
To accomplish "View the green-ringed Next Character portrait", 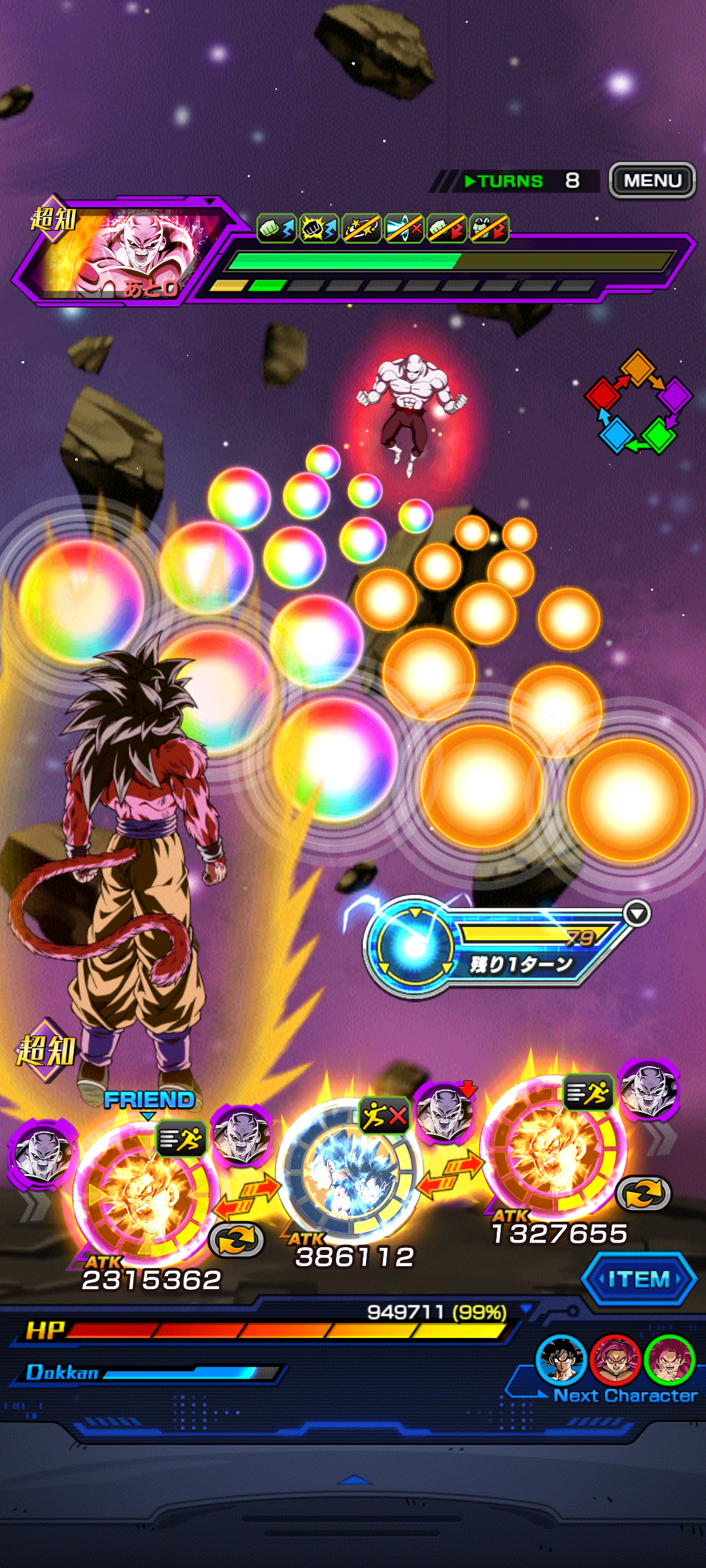I will pos(669,1359).
